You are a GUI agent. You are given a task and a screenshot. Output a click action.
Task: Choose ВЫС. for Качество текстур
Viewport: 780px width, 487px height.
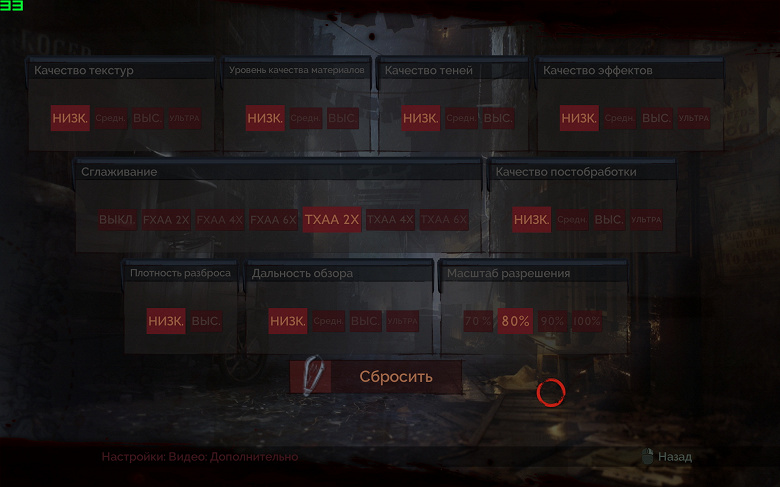149,119
